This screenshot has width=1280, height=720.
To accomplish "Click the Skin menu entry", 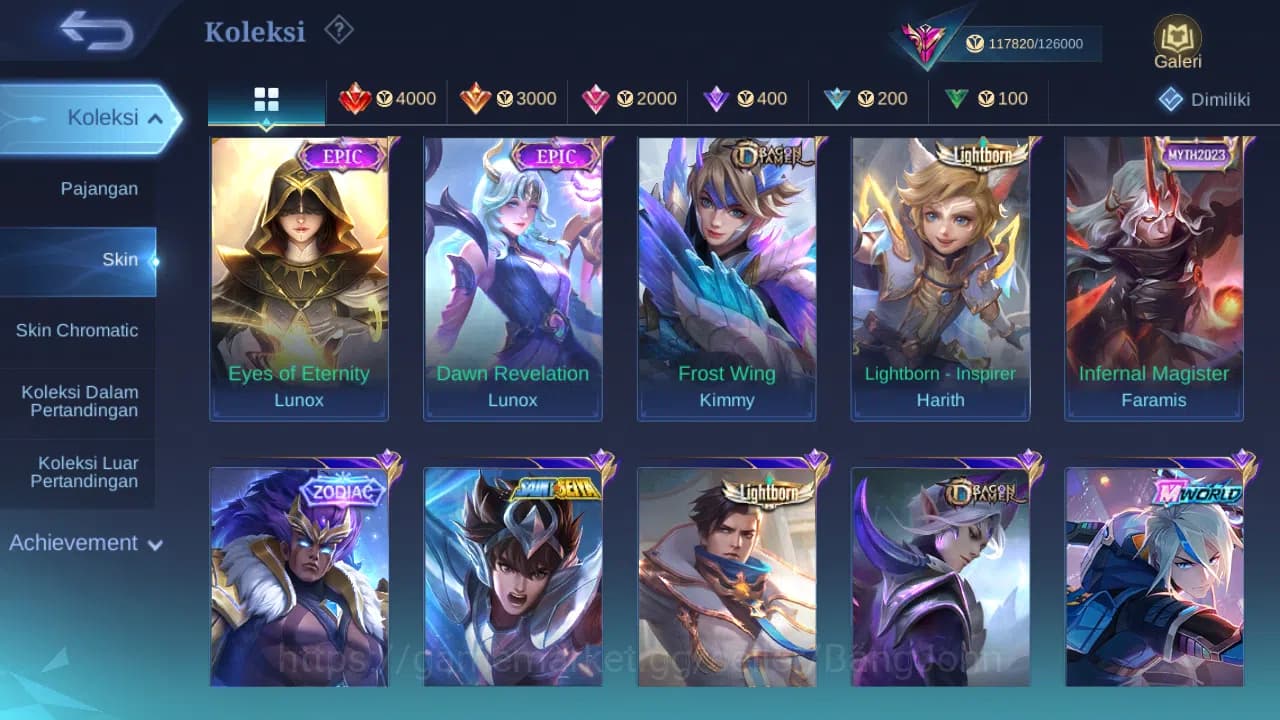I will point(119,259).
